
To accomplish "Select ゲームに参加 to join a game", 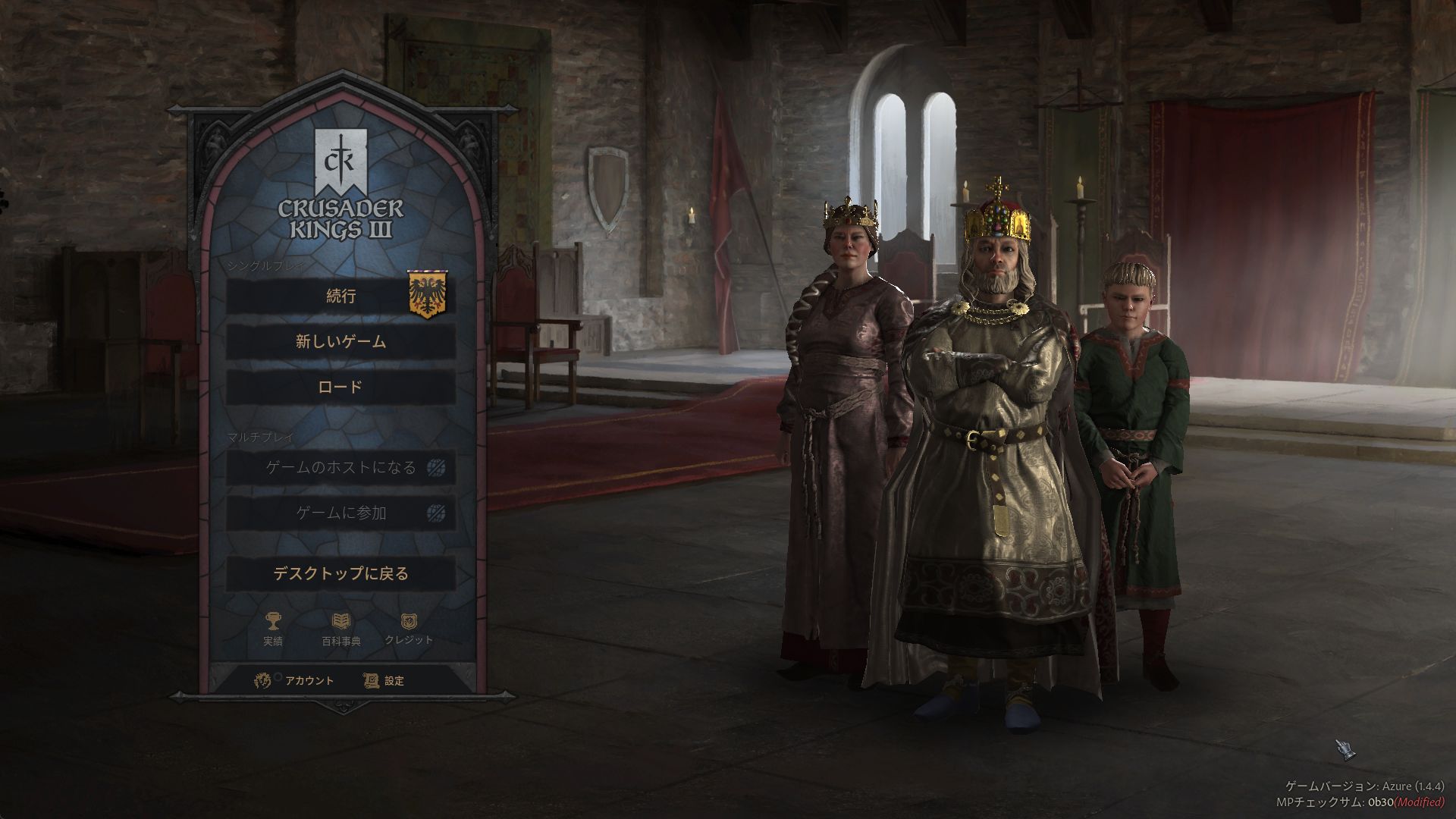I will [x=340, y=513].
